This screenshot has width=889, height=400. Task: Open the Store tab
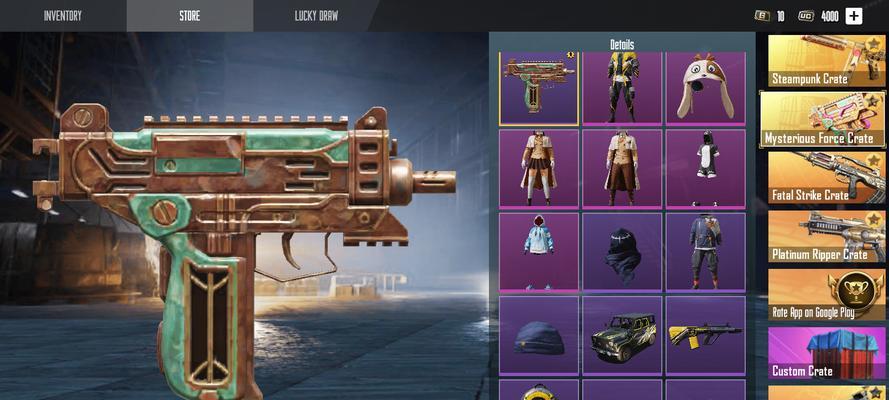189,16
